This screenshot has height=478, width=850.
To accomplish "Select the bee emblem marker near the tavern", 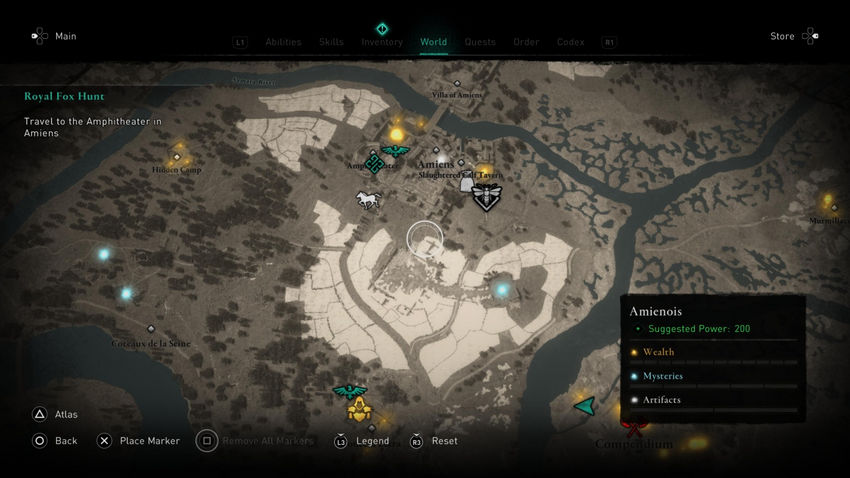I will 487,197.
